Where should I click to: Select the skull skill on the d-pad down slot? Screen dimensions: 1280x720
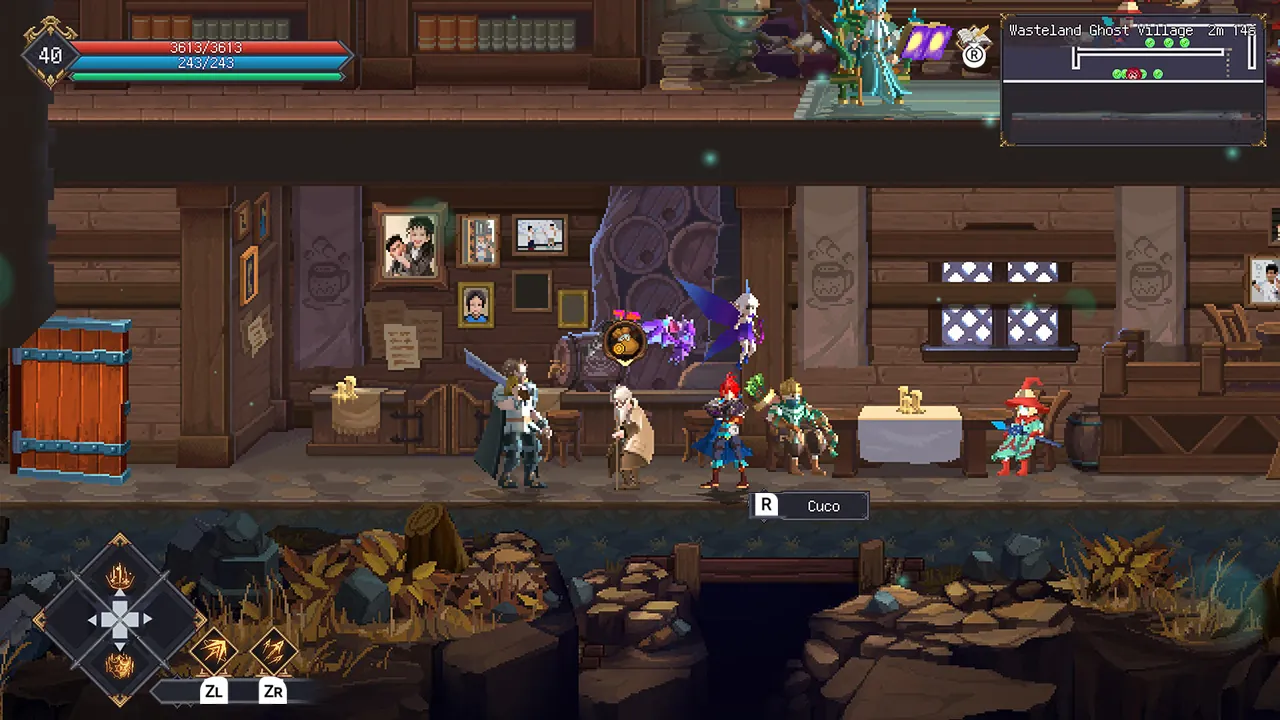[120, 663]
